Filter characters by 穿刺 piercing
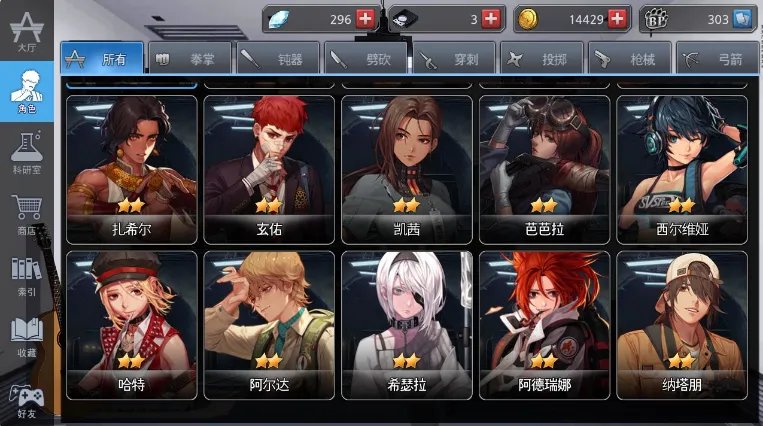The width and height of the screenshot is (763, 426). click(454, 59)
